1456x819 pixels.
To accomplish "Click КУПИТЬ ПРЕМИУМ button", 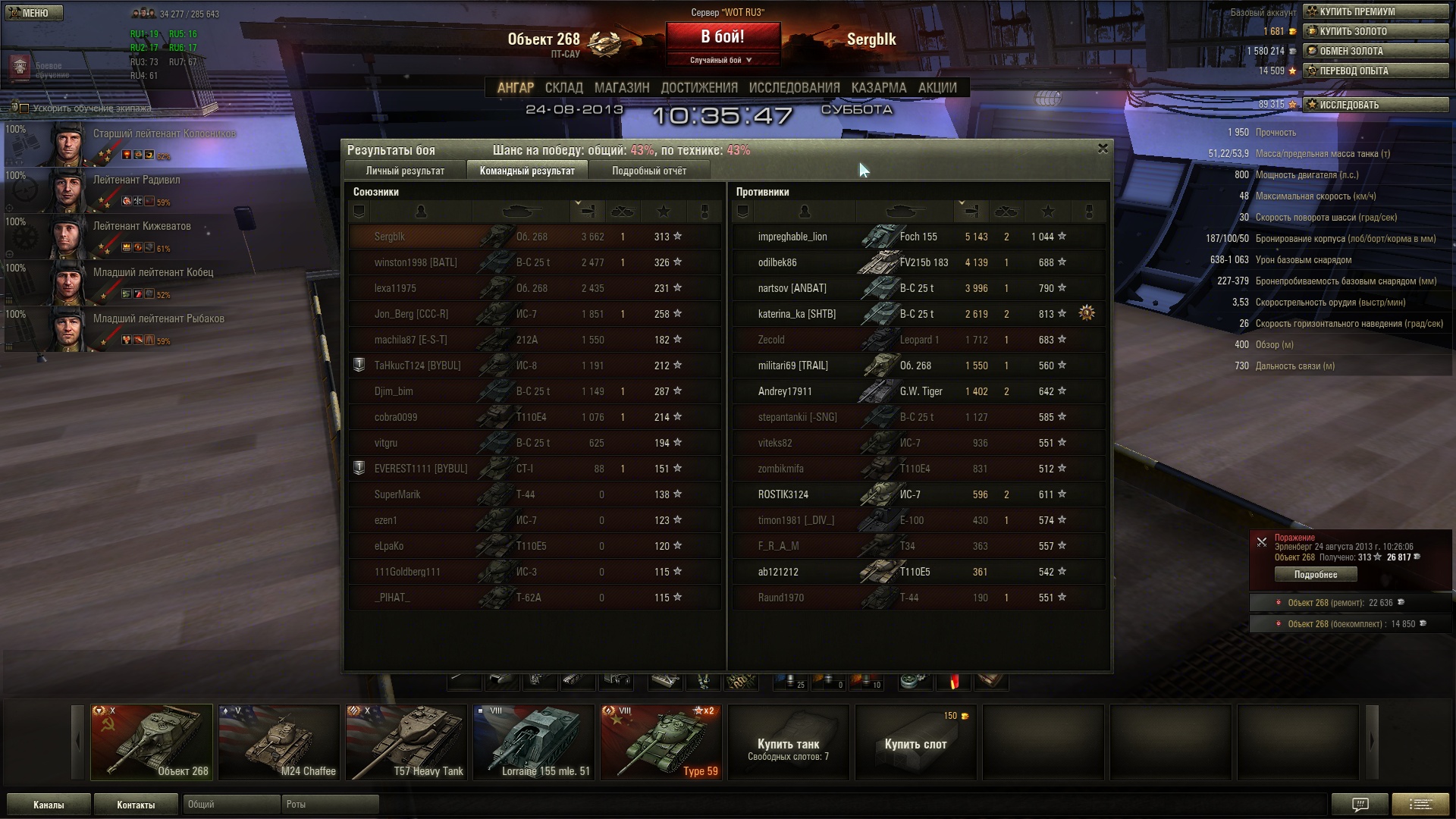I will pyautogui.click(x=1375, y=11).
